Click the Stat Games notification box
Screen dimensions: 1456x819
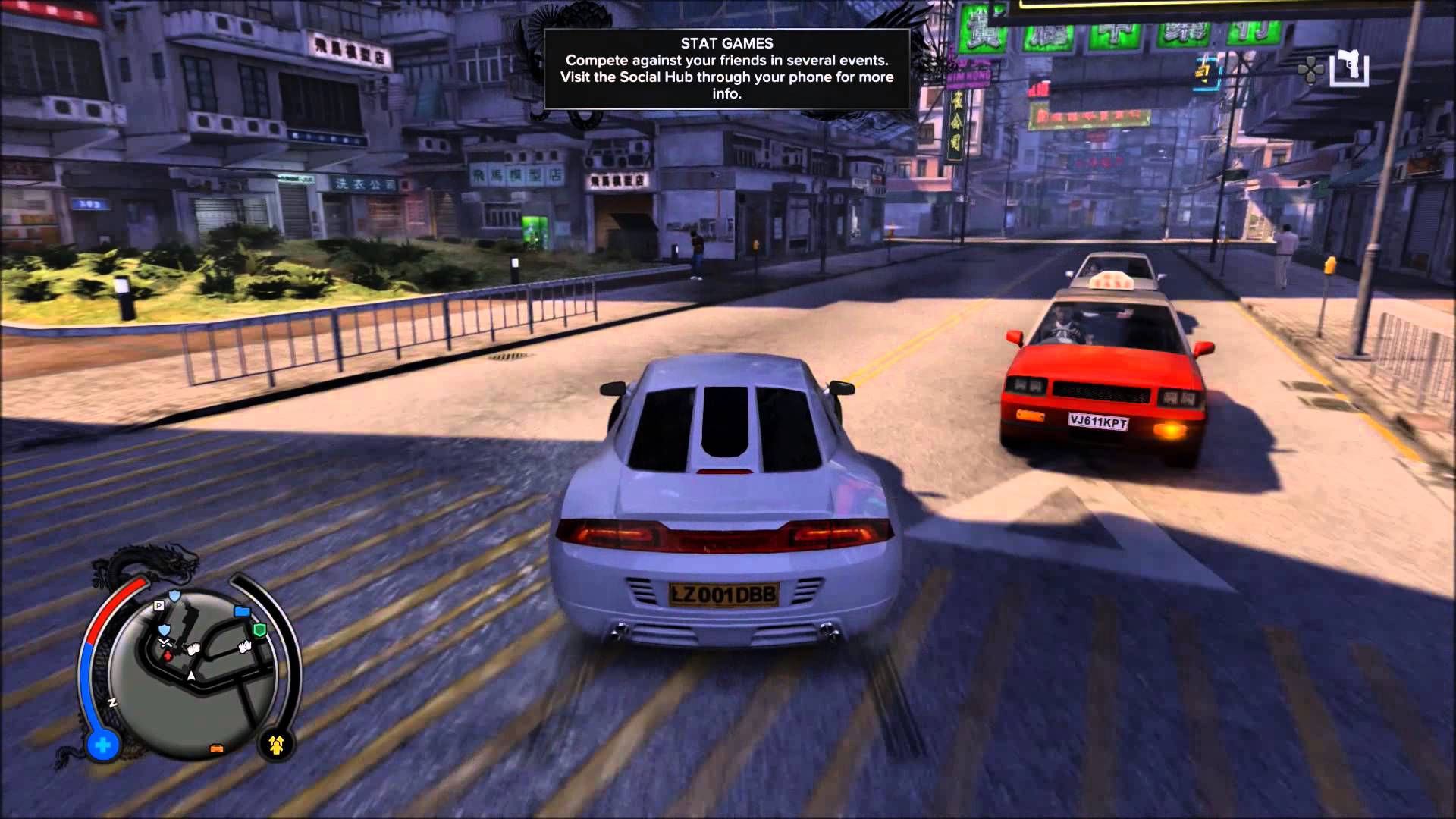pos(726,69)
